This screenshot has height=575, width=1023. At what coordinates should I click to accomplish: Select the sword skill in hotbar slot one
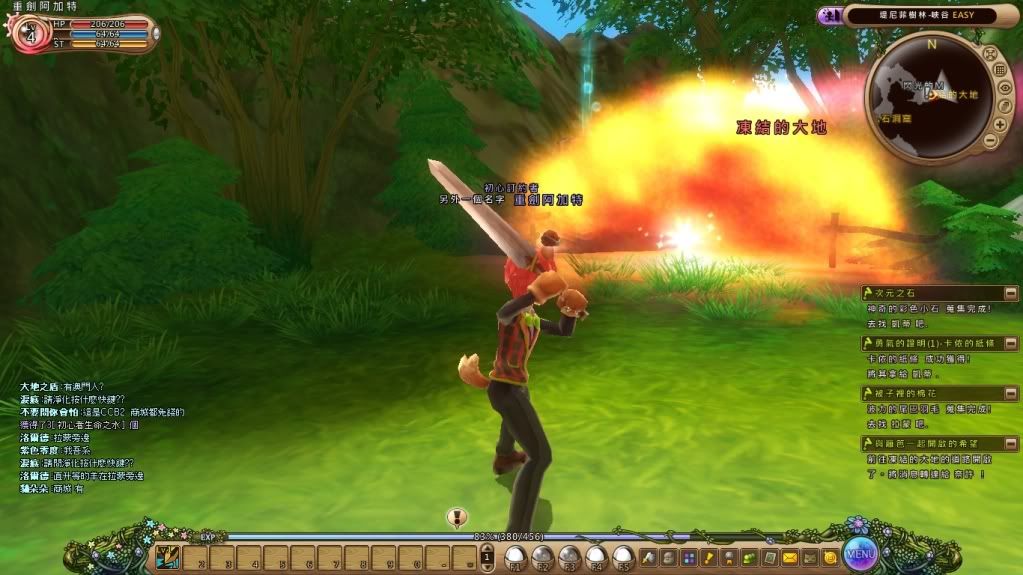(x=169, y=557)
